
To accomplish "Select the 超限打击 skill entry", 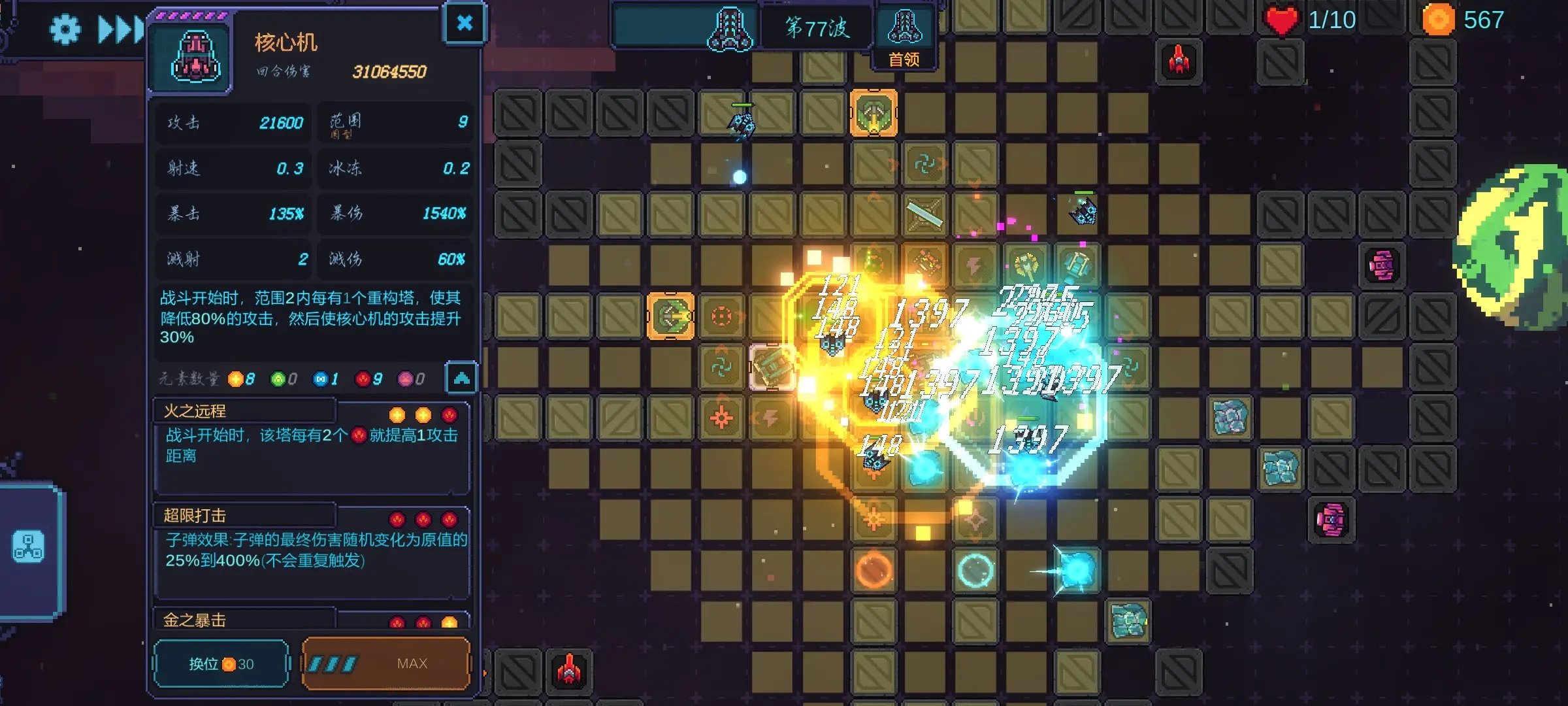I will tap(311, 550).
